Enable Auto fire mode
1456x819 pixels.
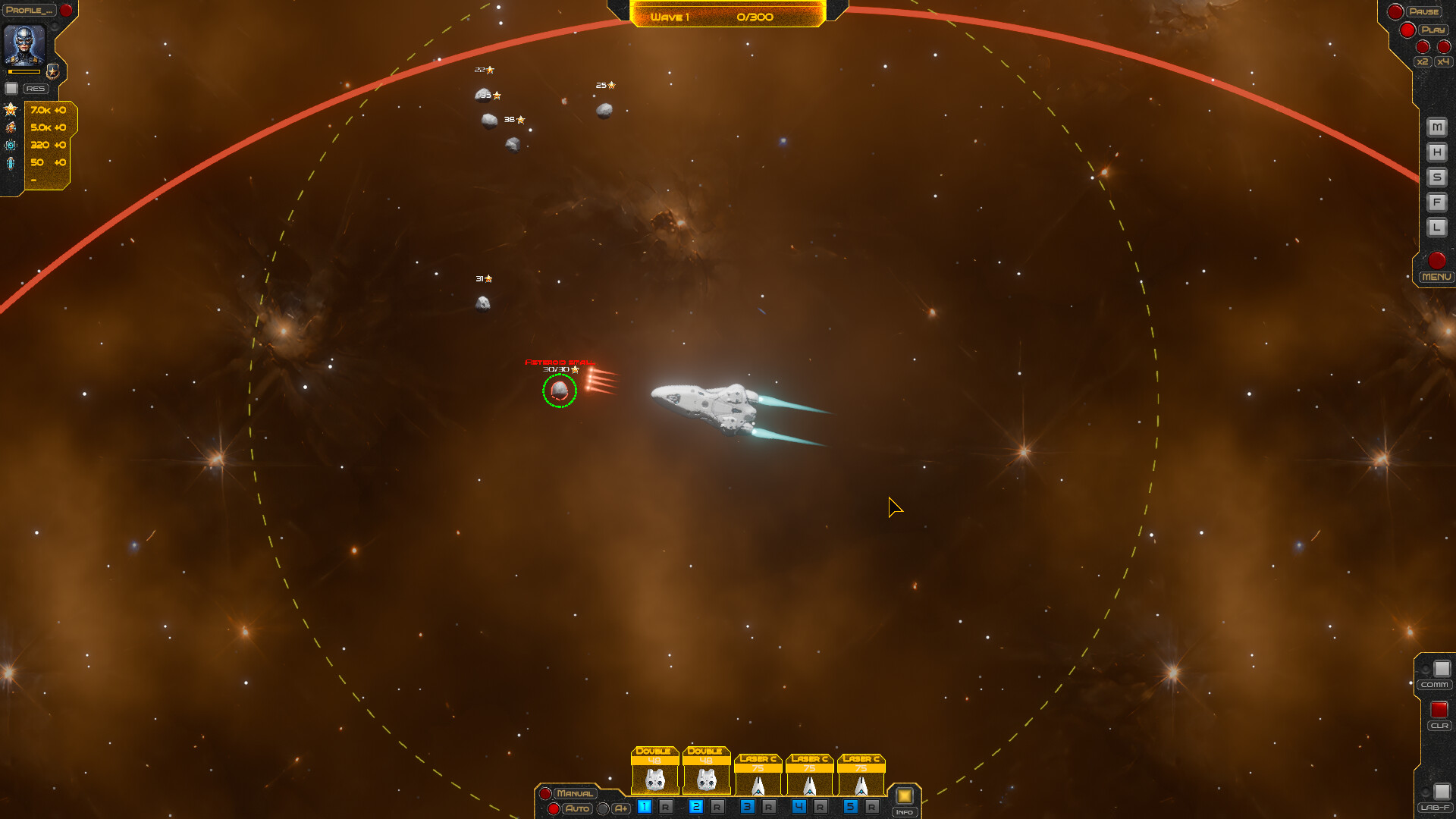[x=579, y=808]
